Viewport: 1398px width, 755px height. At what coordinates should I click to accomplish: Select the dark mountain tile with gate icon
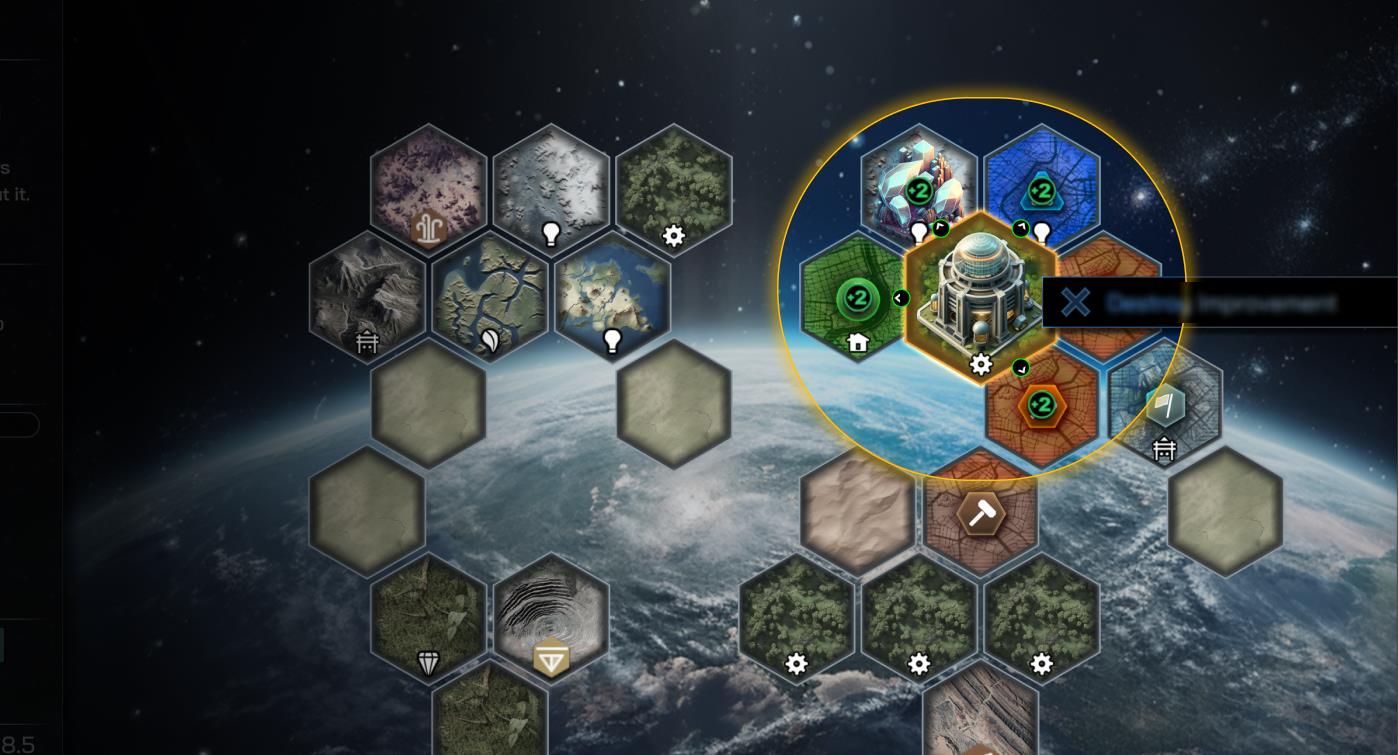coord(367,296)
